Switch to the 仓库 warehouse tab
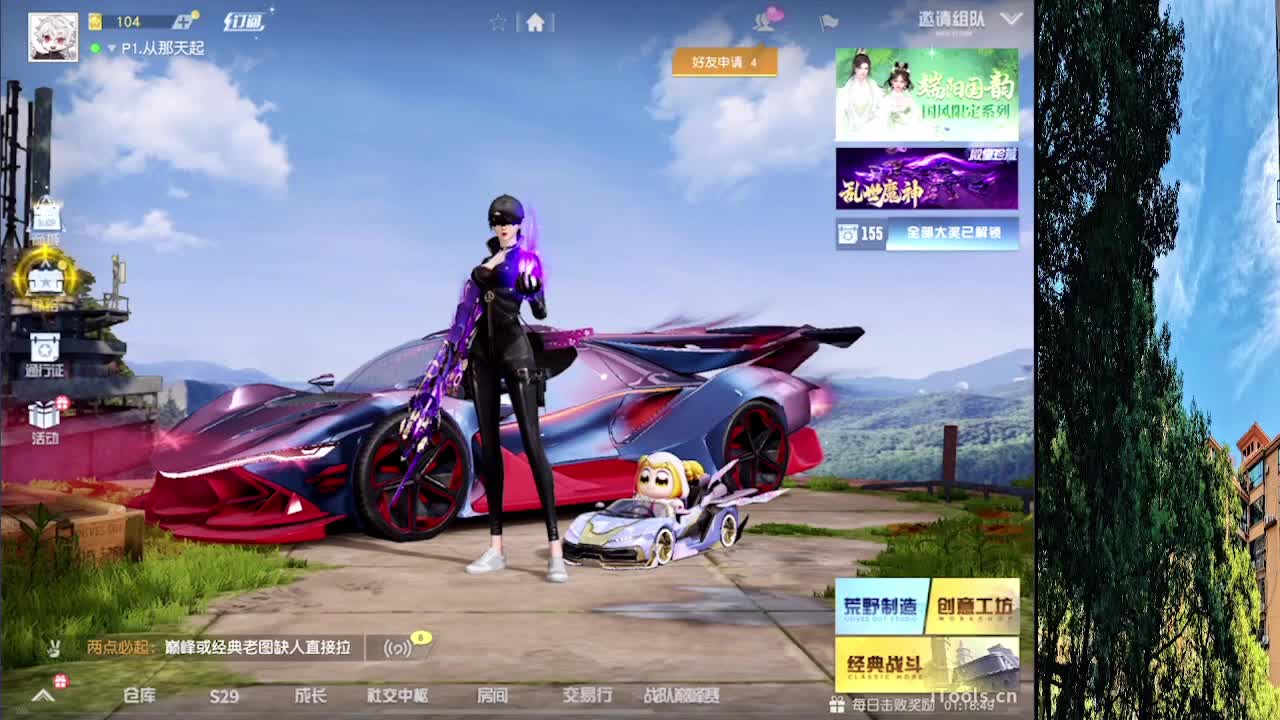This screenshot has height=720, width=1280. click(x=140, y=697)
